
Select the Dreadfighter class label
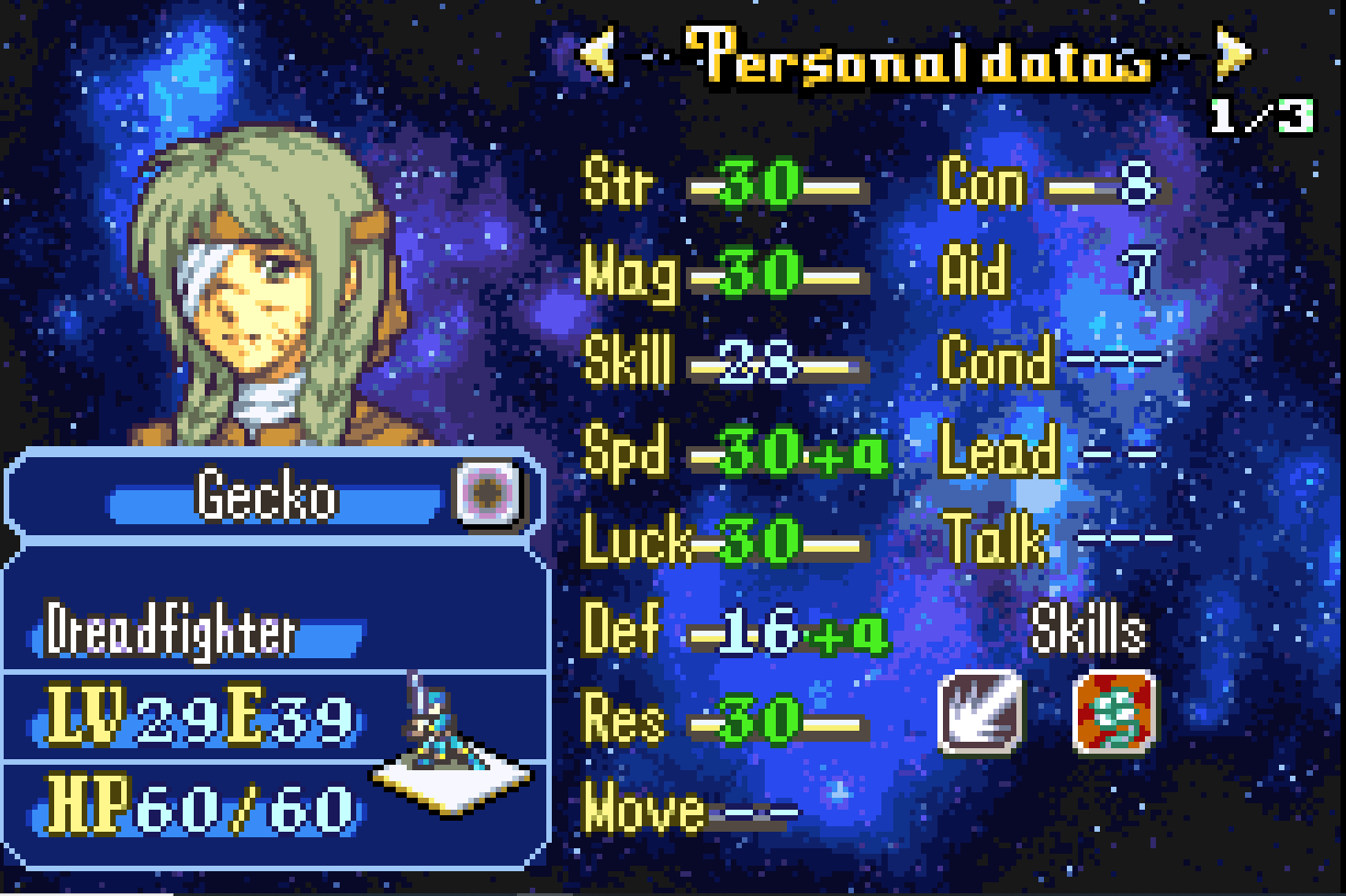173,633
